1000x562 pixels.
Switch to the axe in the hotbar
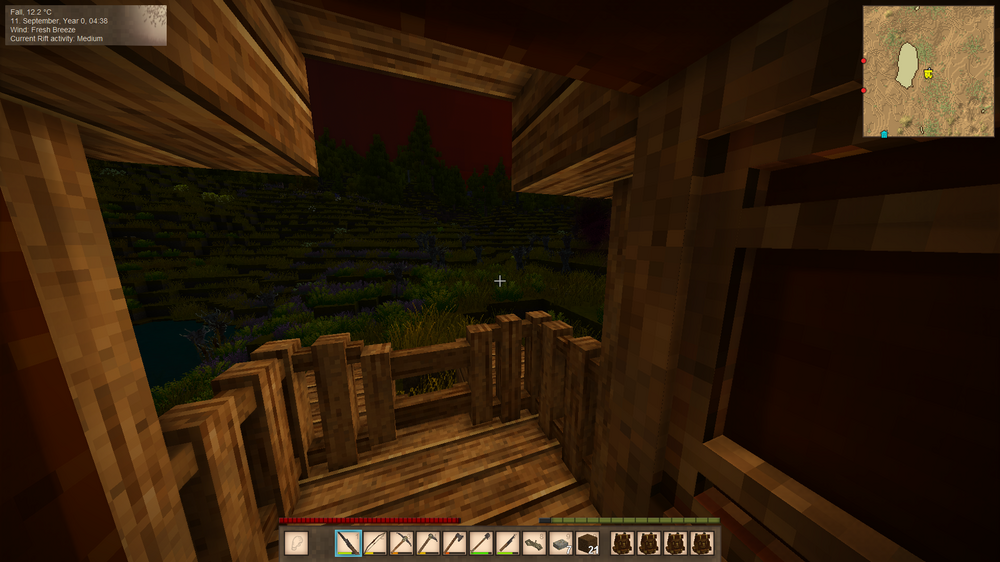tap(454, 543)
